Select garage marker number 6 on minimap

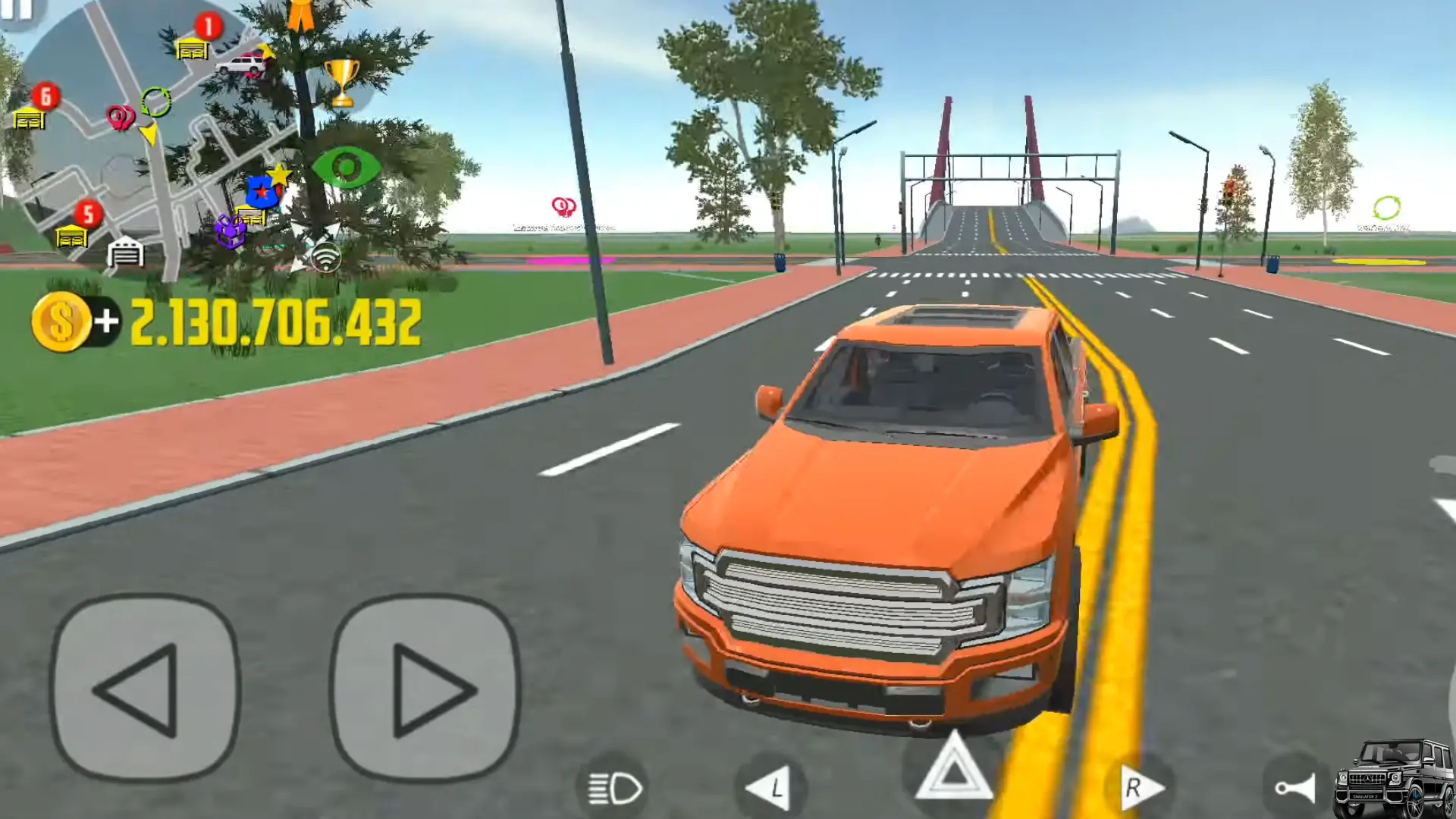pos(29,119)
